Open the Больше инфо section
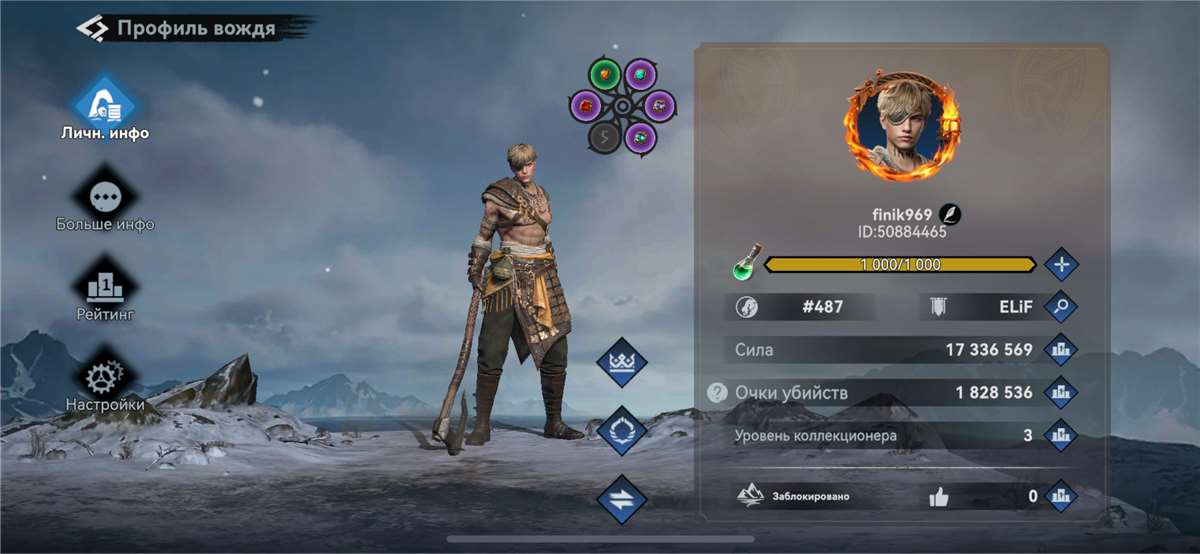 pos(105,198)
